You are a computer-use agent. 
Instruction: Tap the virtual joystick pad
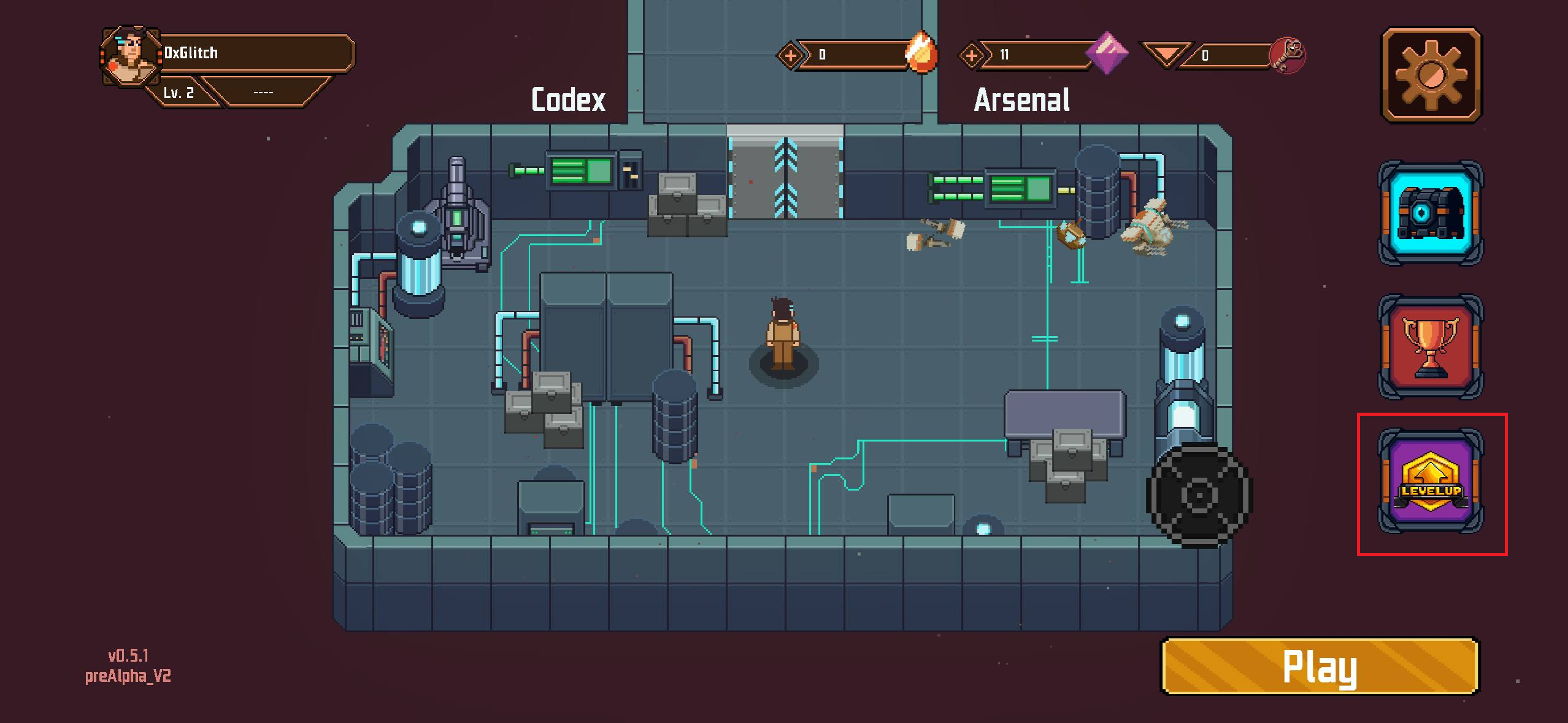point(1198,494)
